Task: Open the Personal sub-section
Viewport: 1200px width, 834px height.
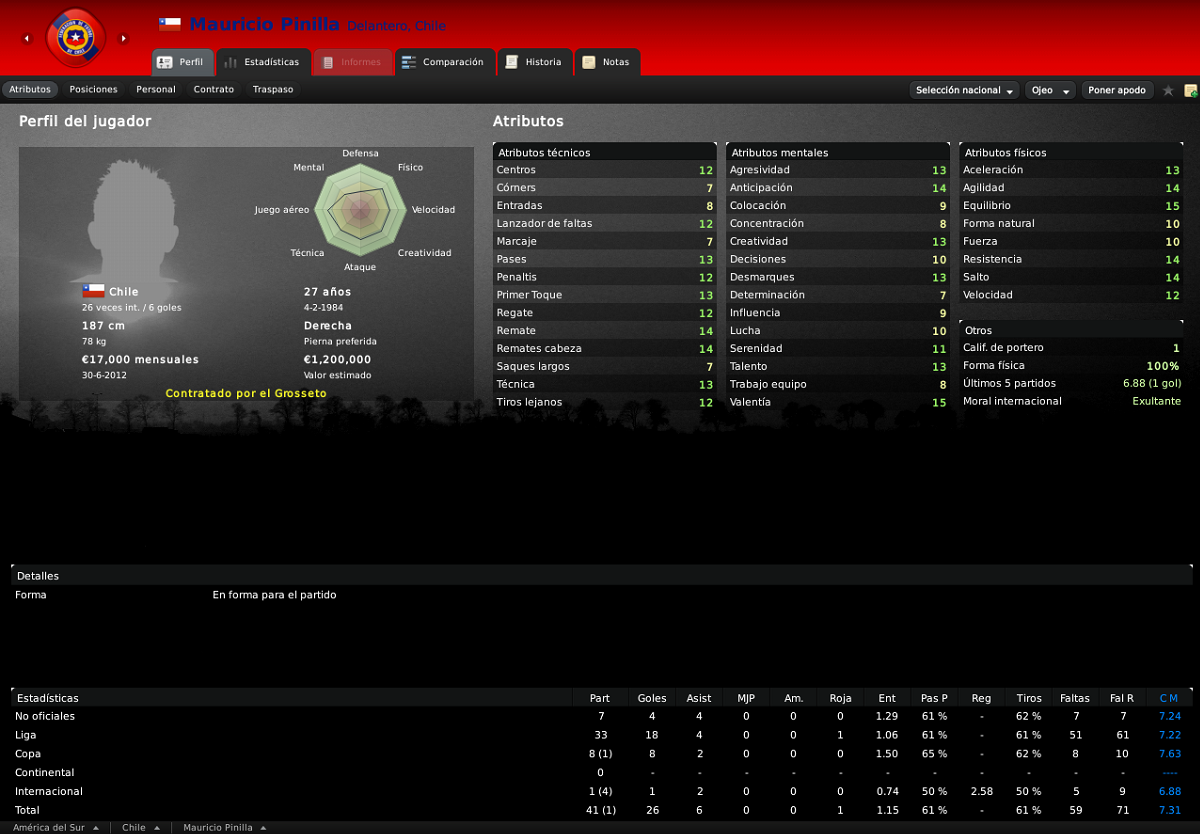Action: click(156, 90)
